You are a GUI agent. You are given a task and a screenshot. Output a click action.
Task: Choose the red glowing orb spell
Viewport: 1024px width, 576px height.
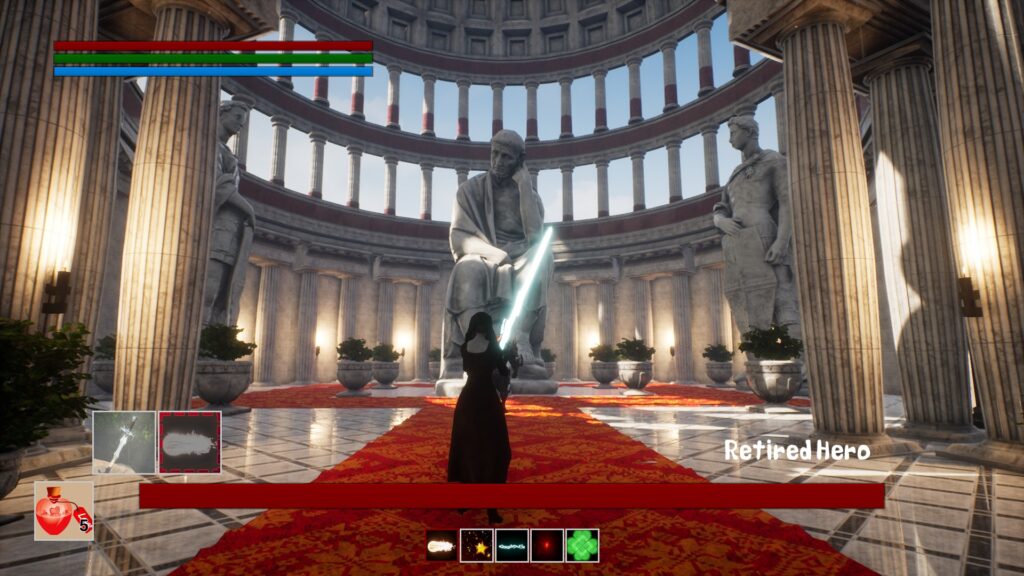547,545
